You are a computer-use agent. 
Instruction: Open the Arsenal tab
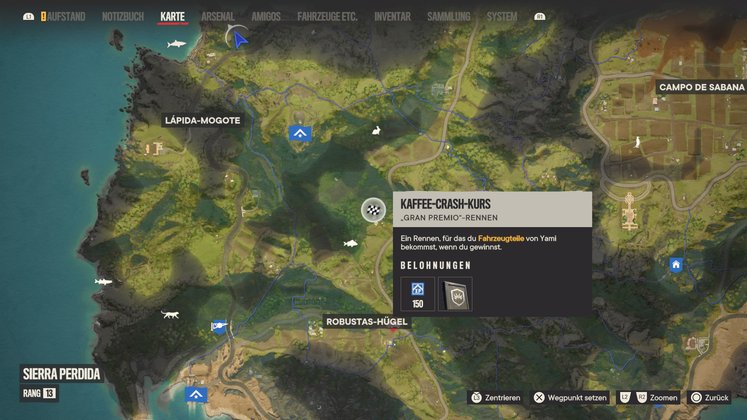pos(217,17)
